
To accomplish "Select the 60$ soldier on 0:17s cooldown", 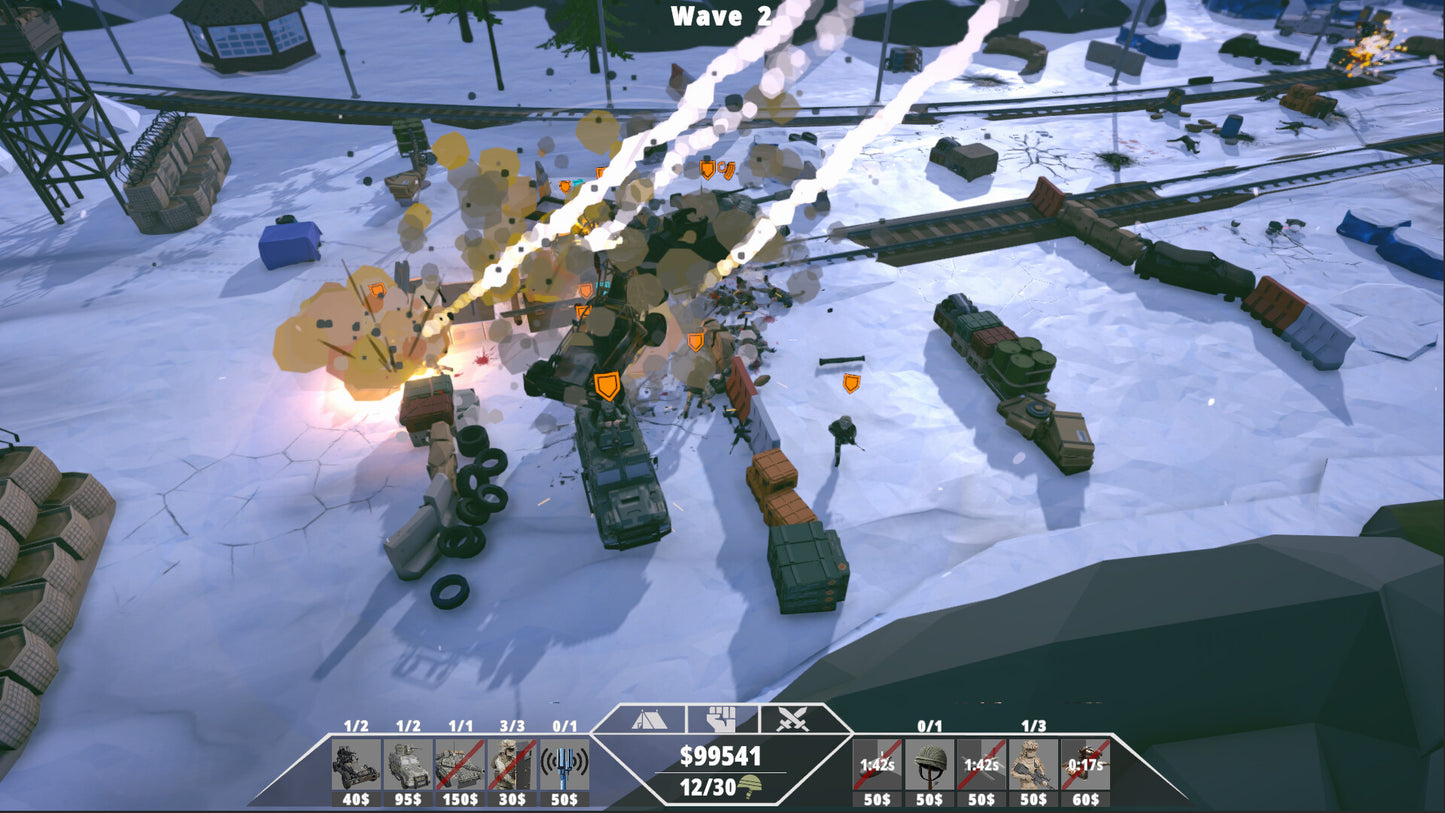I will pos(1085,765).
